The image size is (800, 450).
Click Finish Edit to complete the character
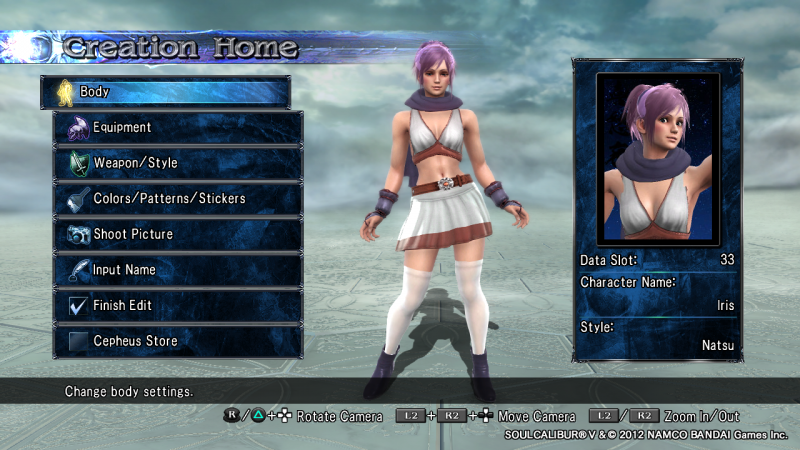point(178,305)
